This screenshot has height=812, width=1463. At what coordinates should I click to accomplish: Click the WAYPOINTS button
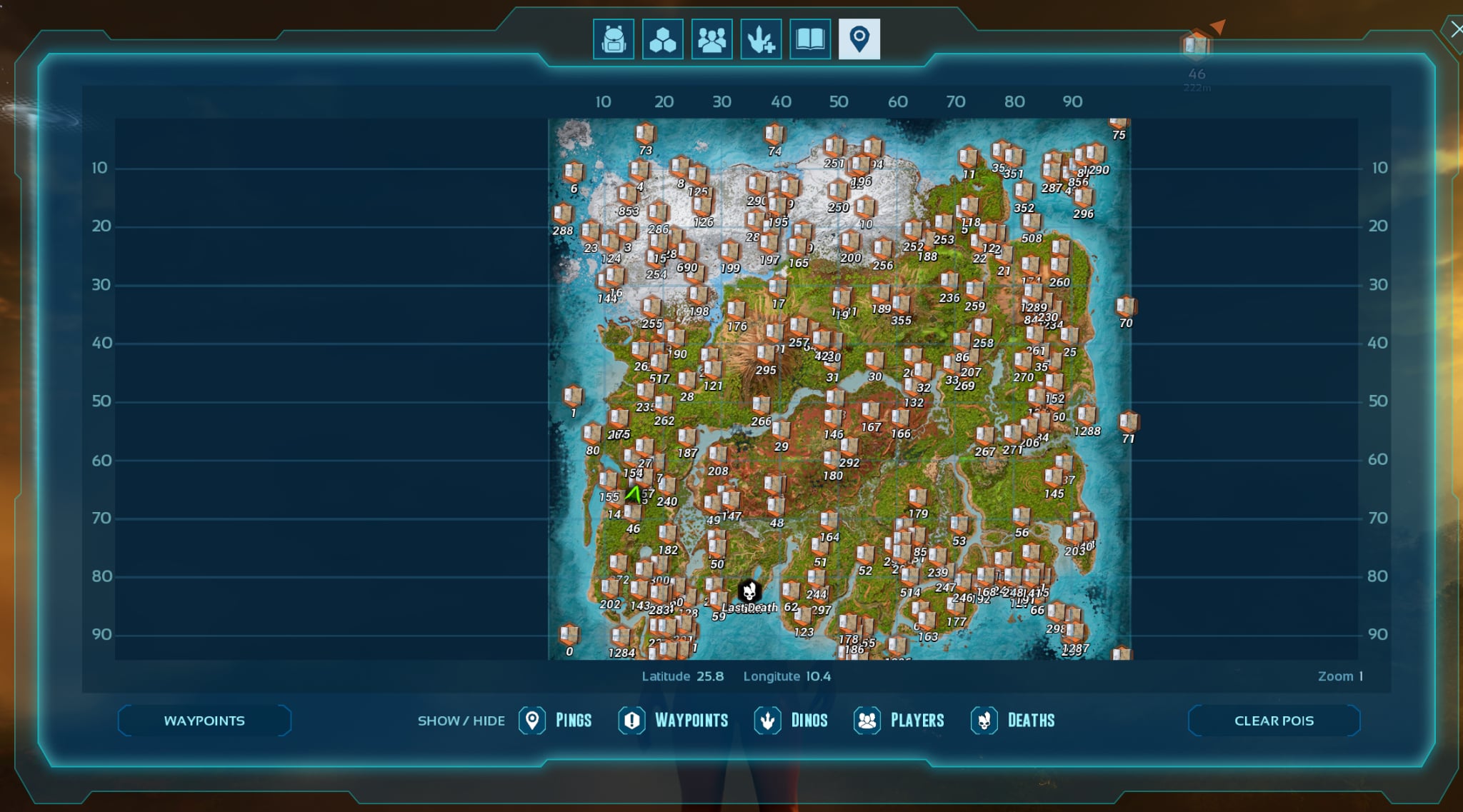[x=204, y=721]
